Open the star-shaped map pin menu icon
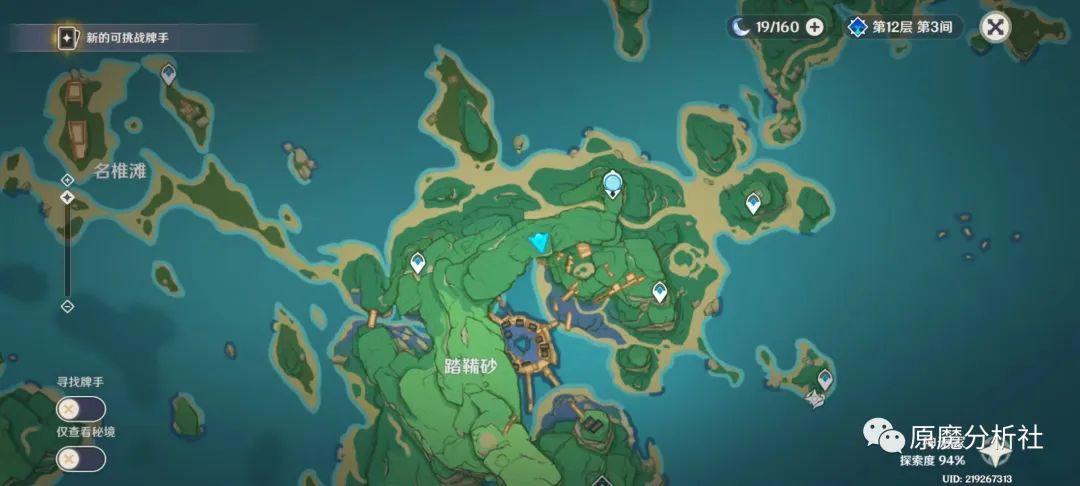This screenshot has width=1080, height=486. tap(994, 455)
